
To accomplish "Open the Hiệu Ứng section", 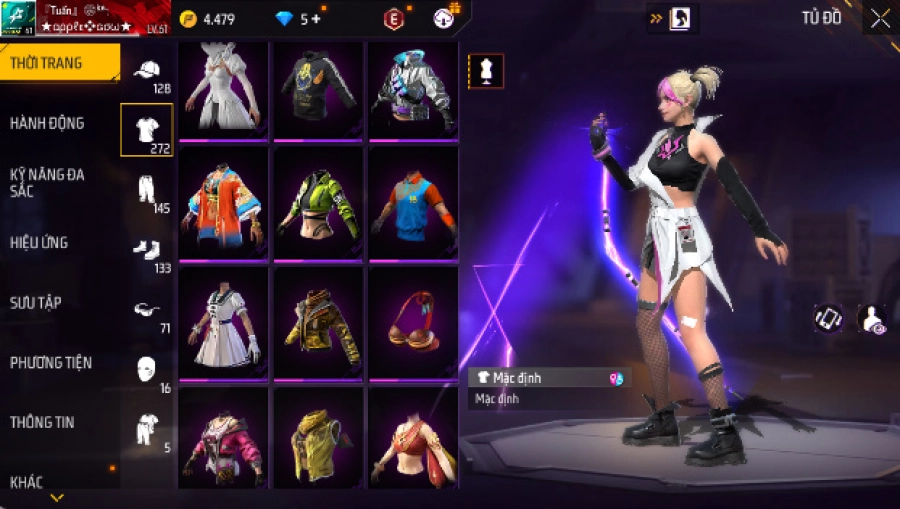I will [x=39, y=242].
